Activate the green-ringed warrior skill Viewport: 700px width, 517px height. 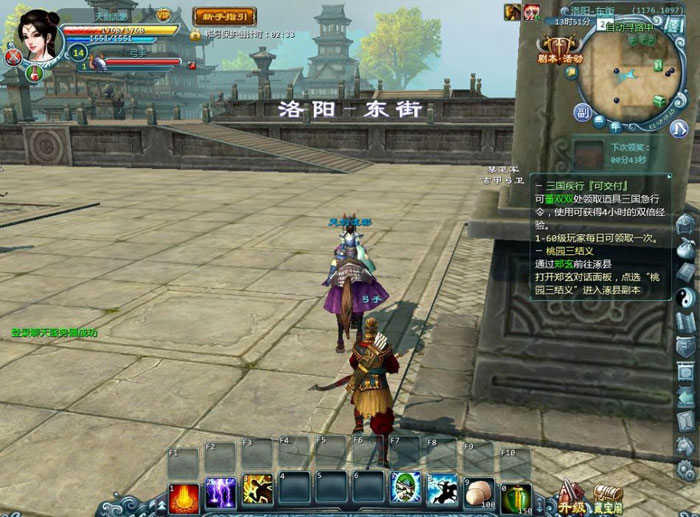click(x=405, y=489)
